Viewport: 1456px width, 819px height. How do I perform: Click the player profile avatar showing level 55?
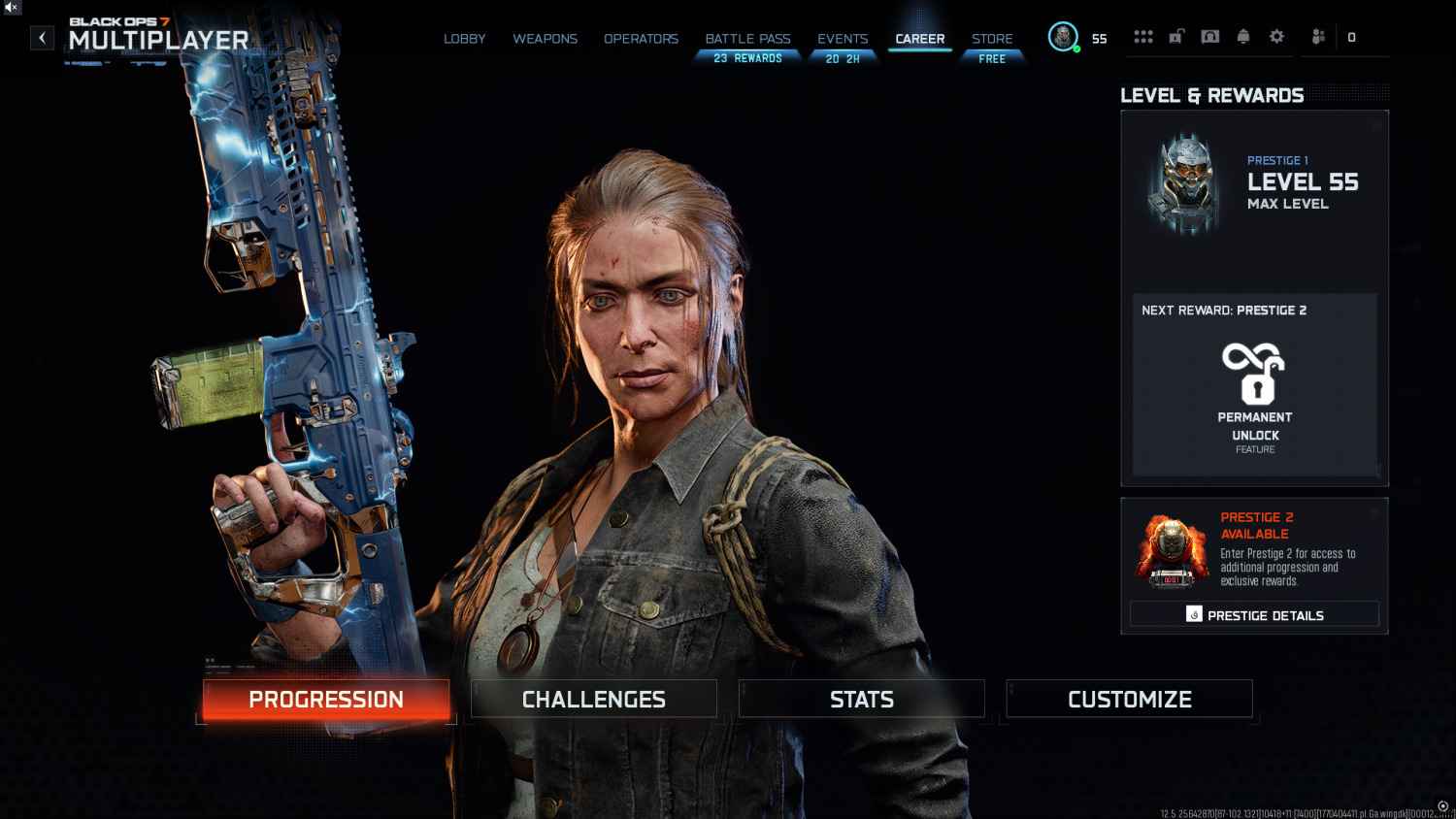1064,39
